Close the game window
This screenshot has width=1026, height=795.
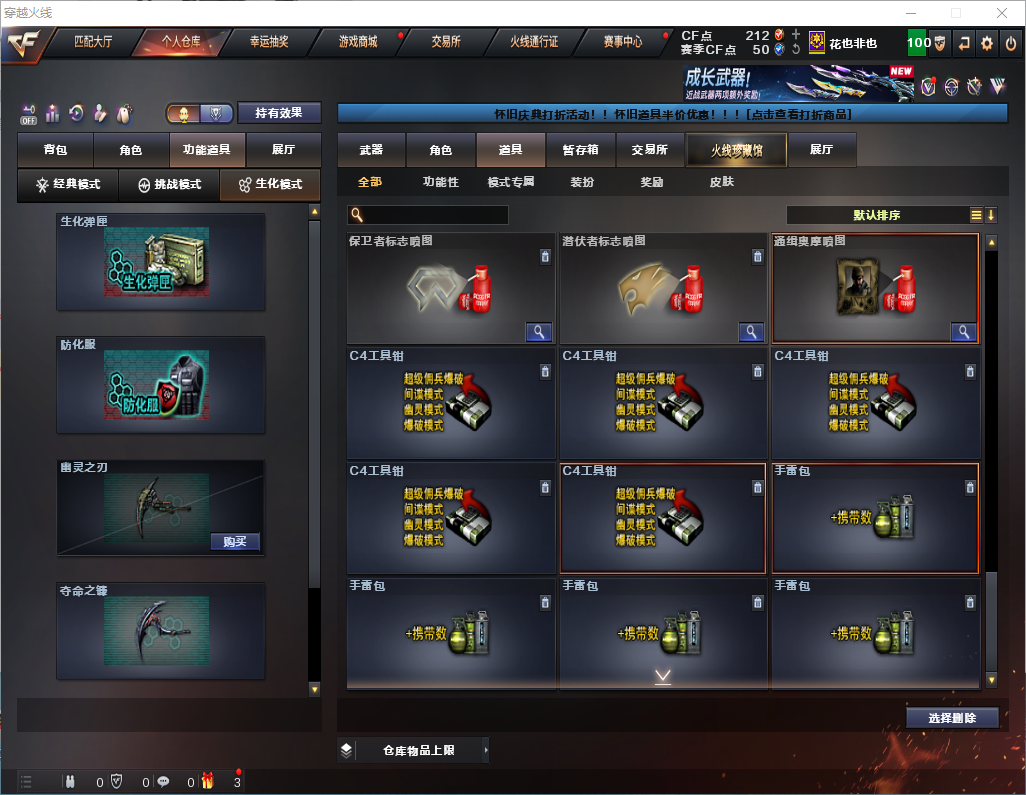[1001, 13]
